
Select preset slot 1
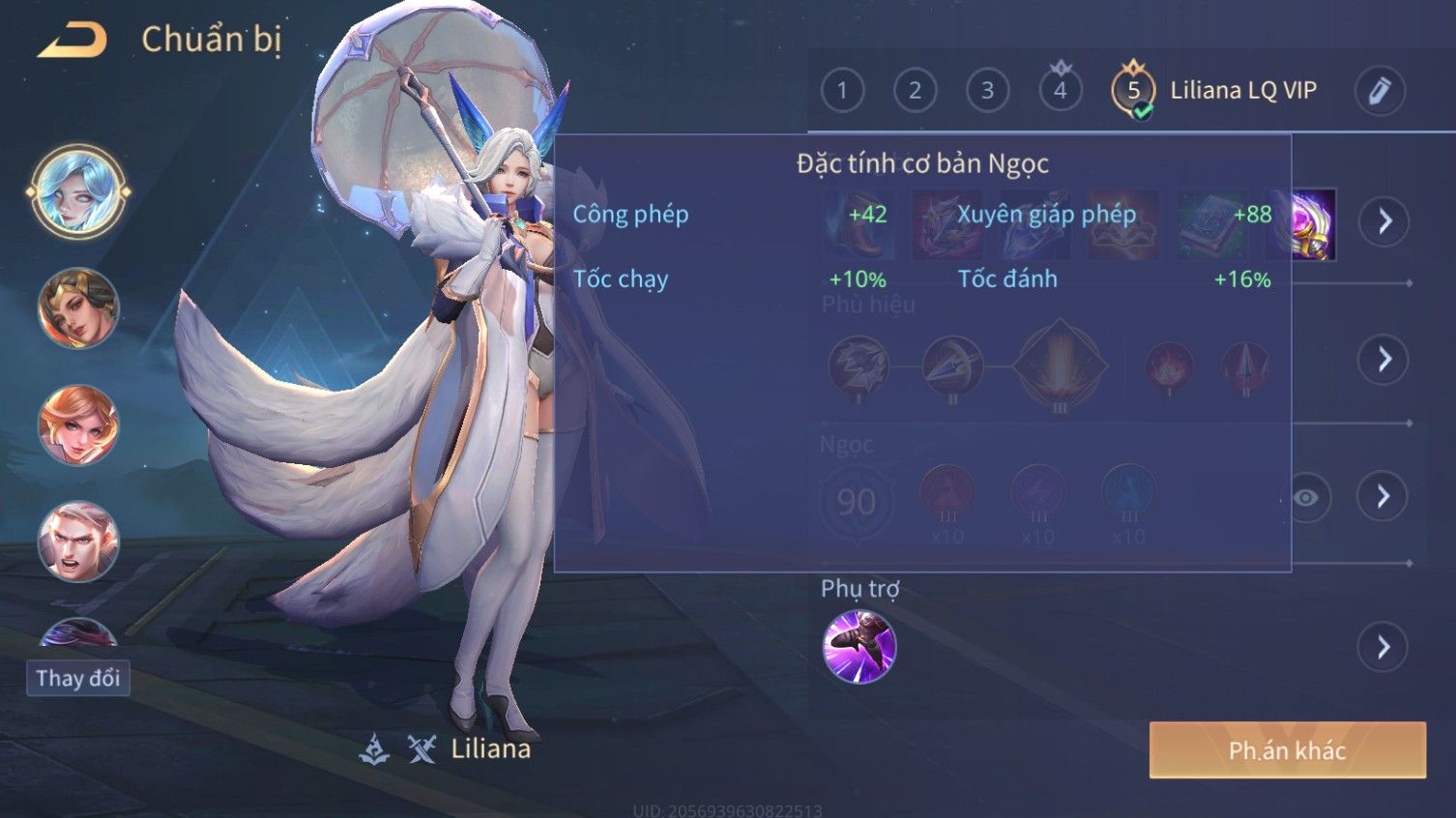(x=842, y=91)
